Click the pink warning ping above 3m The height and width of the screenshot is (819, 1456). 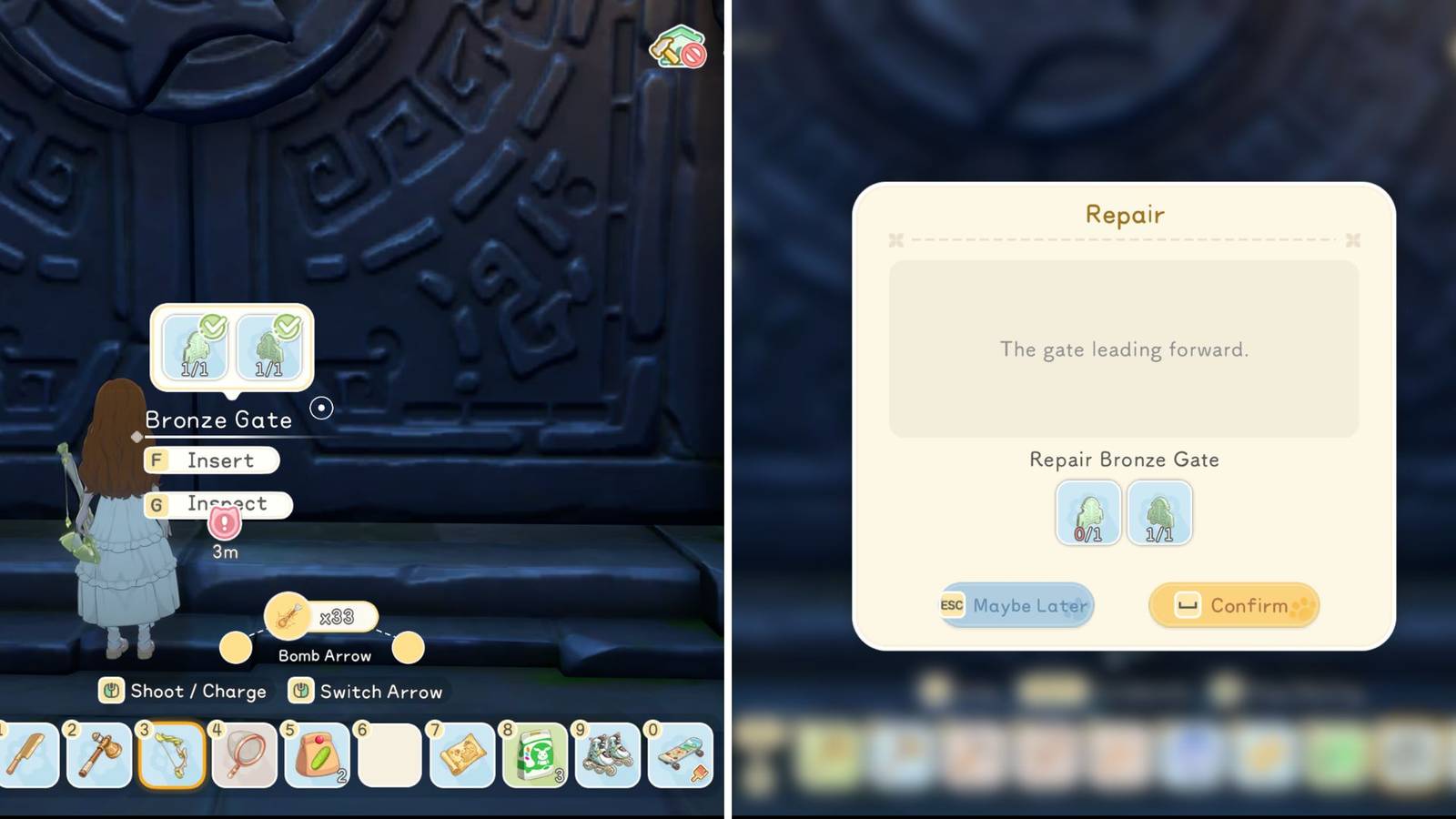tap(223, 523)
